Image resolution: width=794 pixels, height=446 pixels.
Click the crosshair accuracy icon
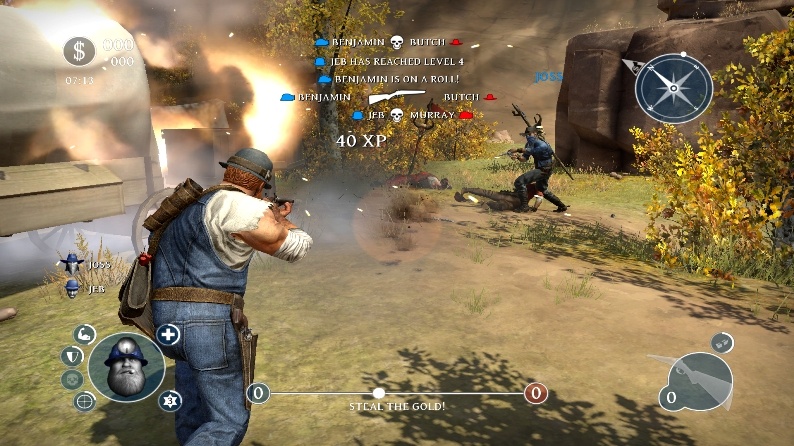coord(85,401)
